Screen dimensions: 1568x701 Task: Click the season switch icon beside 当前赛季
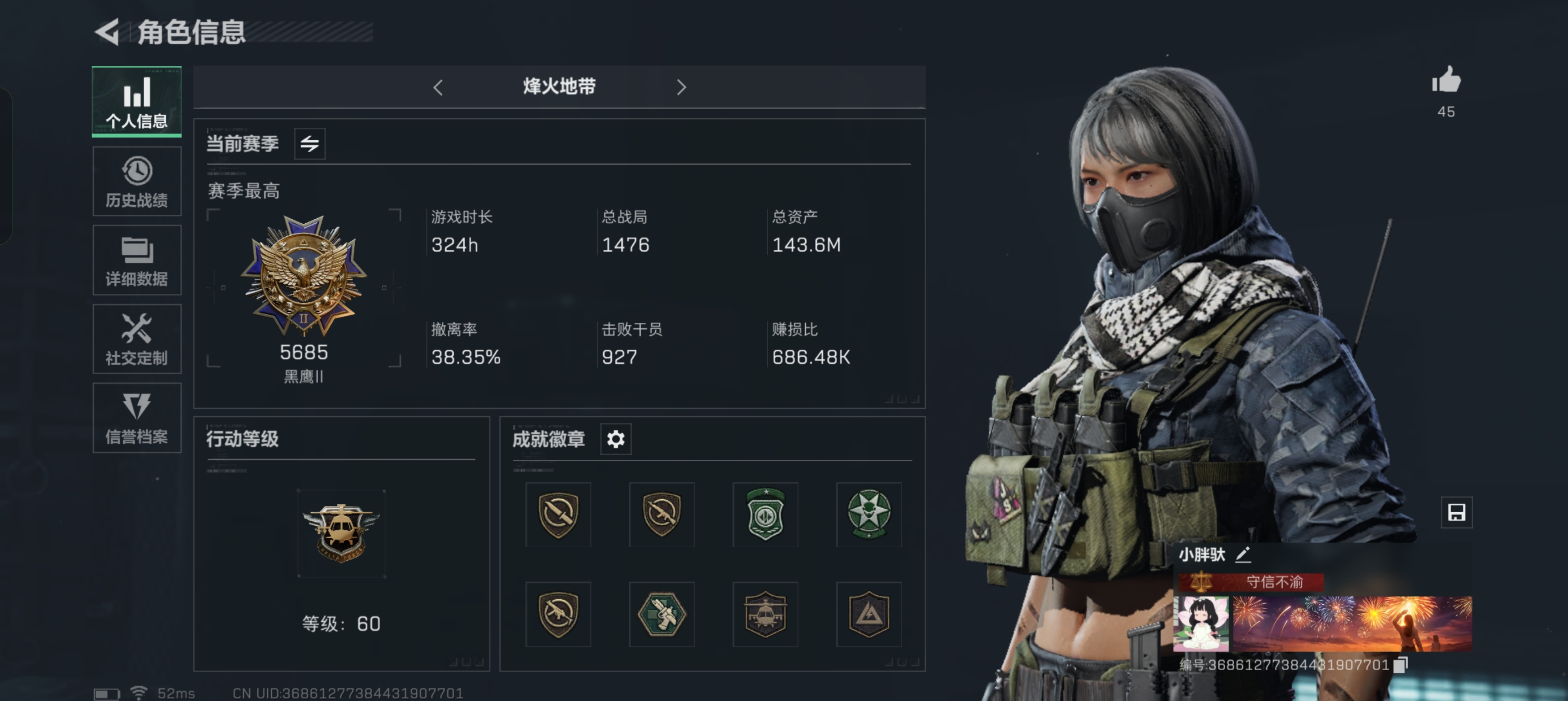[309, 144]
